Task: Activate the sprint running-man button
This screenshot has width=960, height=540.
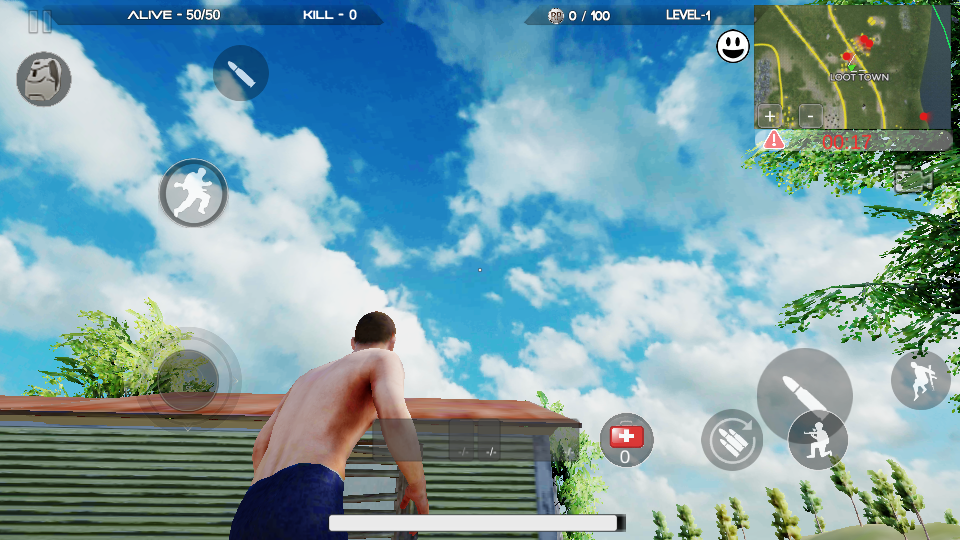Action: coord(193,193)
